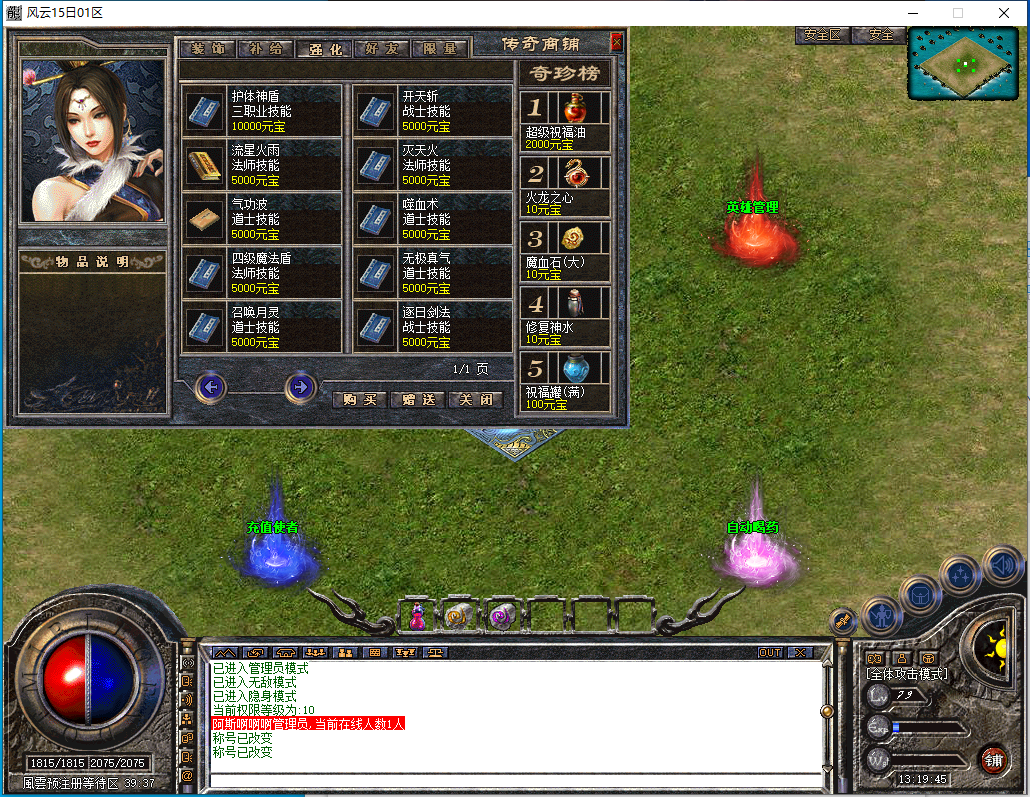Viewport: 1030px width, 797px height.
Task: Switch to the 装饰 shop tab
Action: coord(208,49)
